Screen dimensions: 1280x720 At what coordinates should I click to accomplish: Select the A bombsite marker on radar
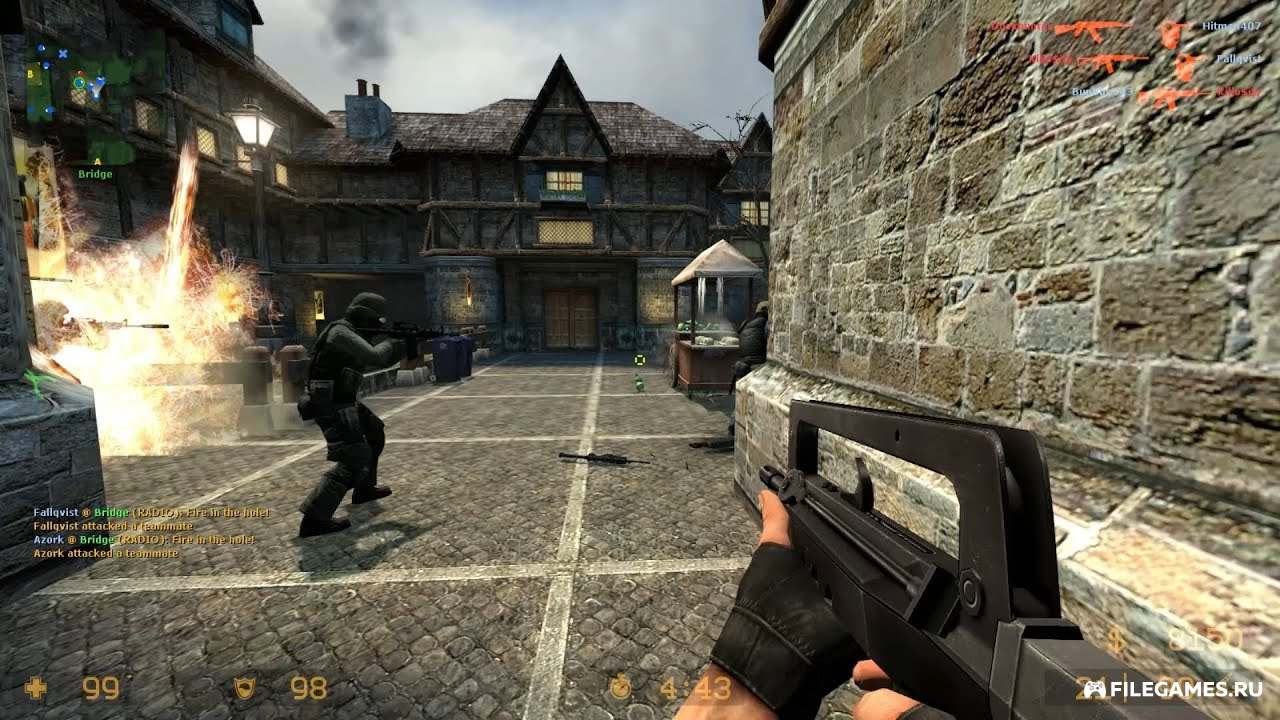(x=97, y=160)
